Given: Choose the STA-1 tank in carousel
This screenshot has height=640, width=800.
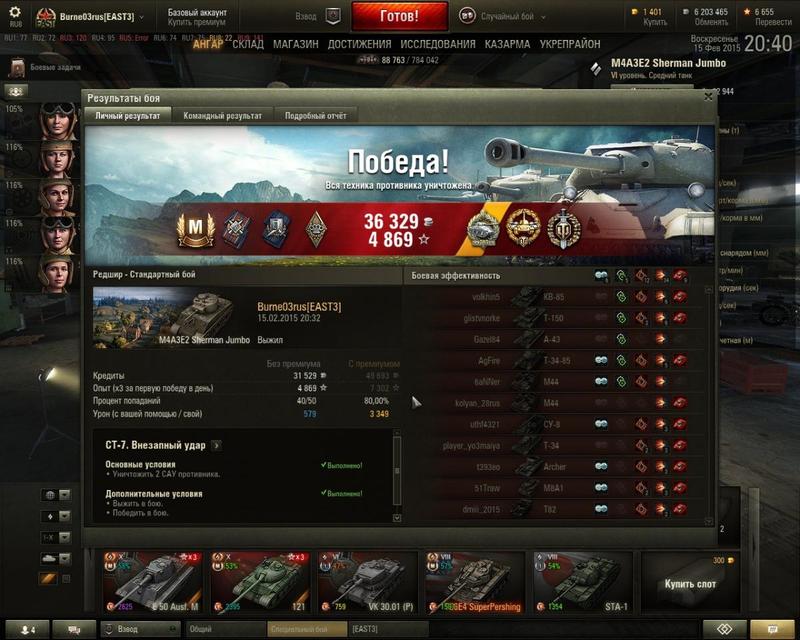Looking at the screenshot, I should (580, 581).
